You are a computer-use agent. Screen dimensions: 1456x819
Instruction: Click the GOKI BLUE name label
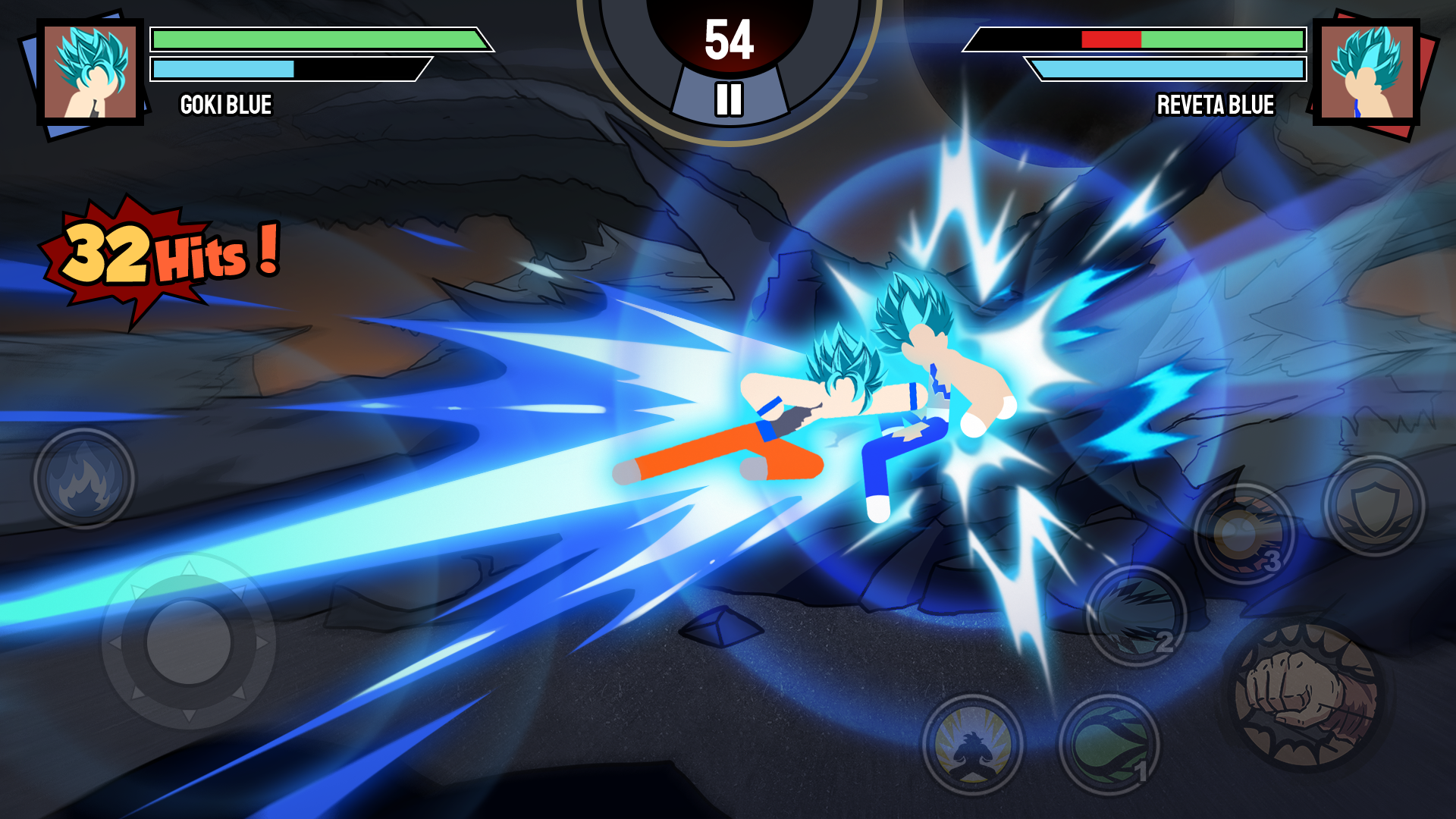tap(227, 105)
